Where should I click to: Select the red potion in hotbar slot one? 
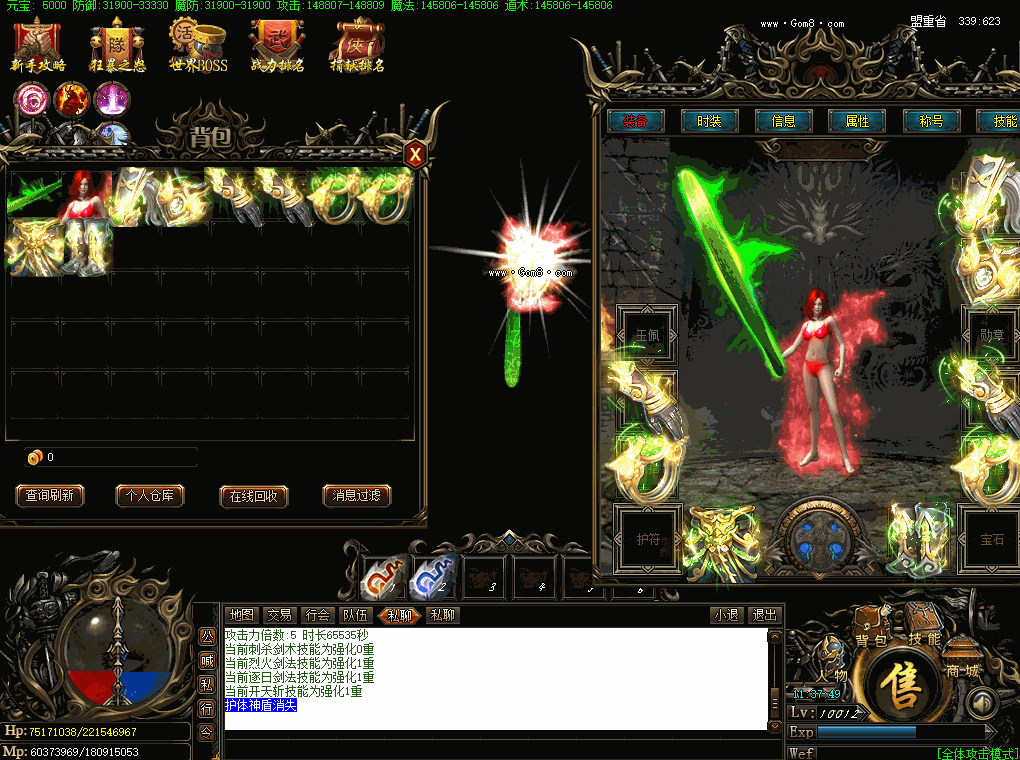[x=383, y=578]
